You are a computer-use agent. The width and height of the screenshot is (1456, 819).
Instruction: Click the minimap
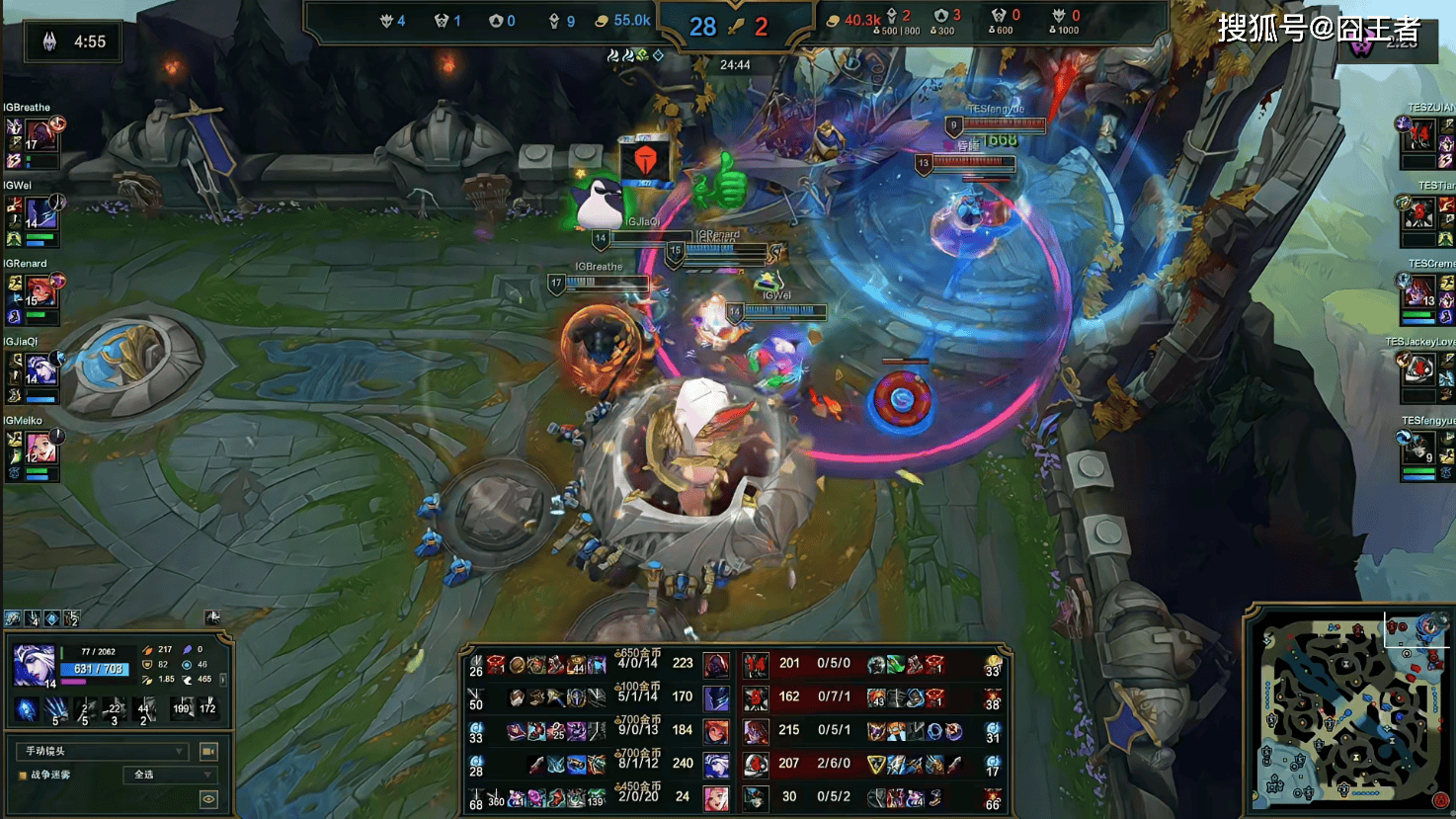coord(1347,707)
